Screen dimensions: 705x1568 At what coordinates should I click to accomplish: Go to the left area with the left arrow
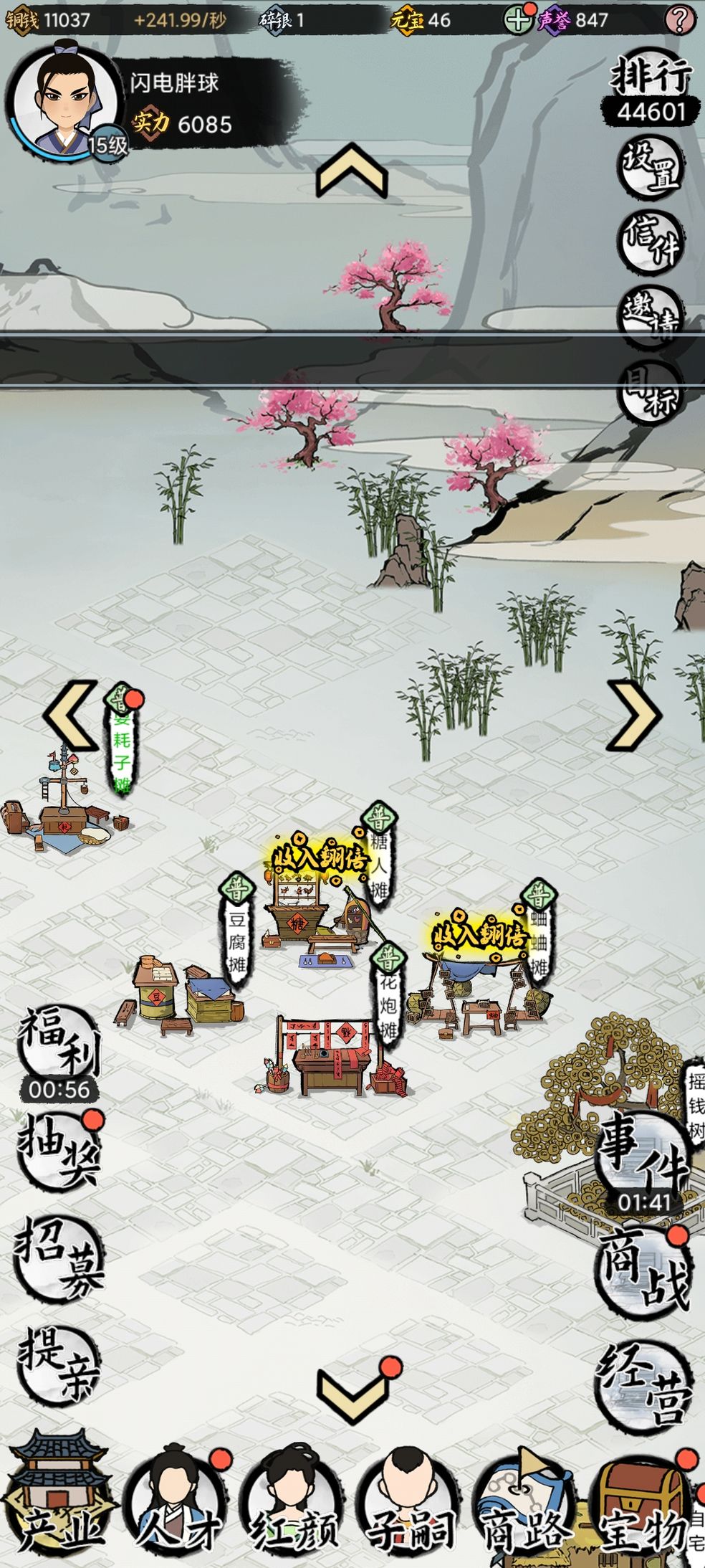[x=70, y=716]
